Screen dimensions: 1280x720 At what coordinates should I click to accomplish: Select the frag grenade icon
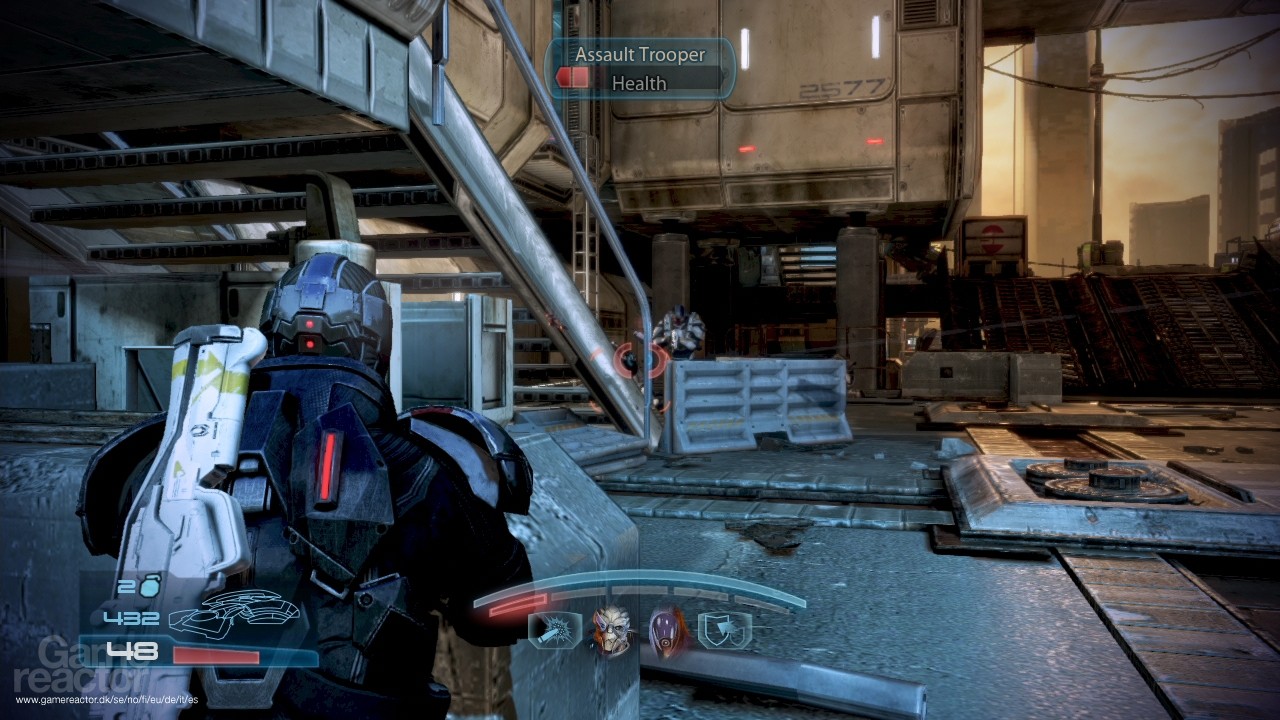149,588
